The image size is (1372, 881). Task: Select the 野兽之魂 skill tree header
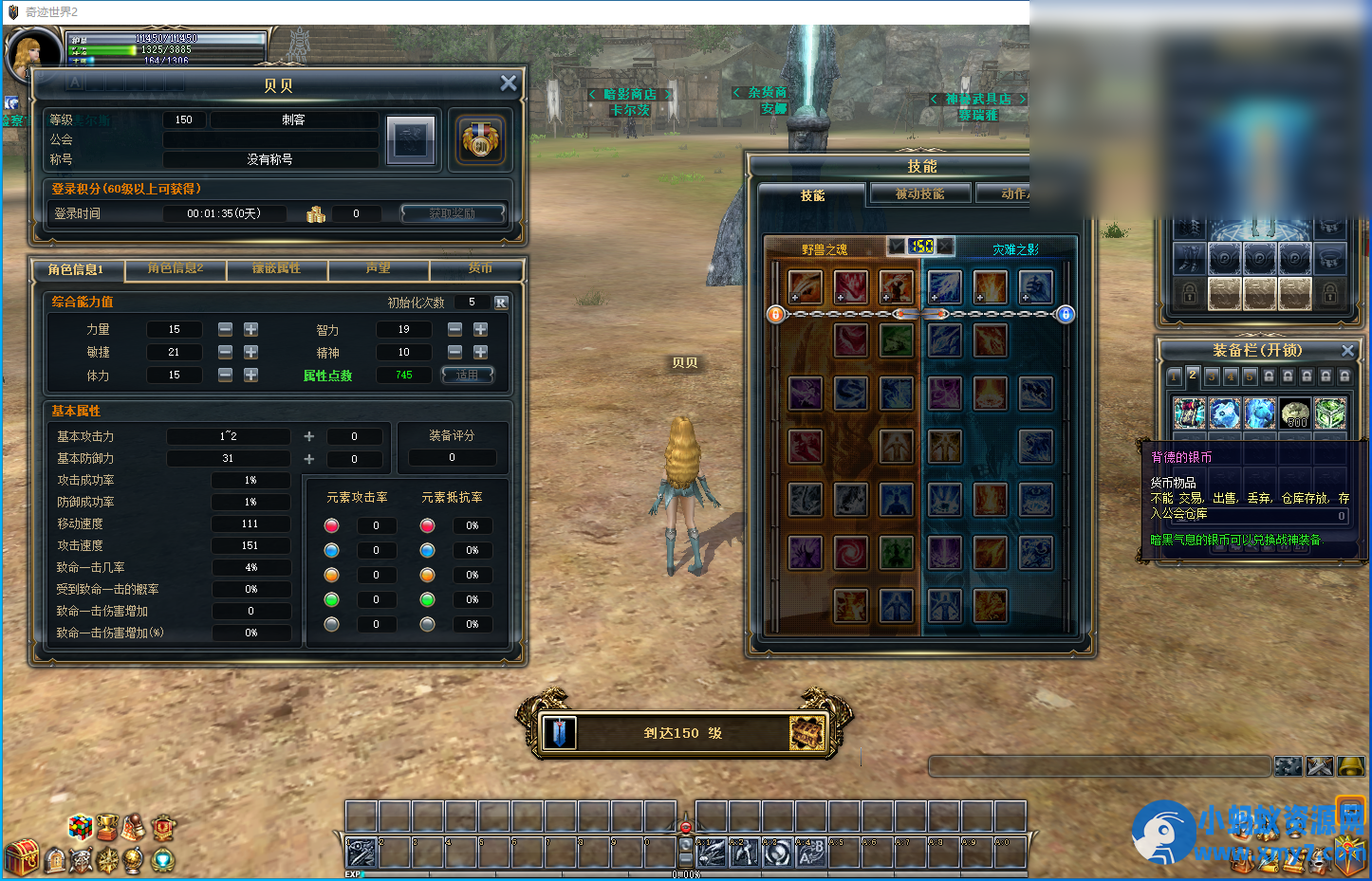pyautogui.click(x=825, y=249)
